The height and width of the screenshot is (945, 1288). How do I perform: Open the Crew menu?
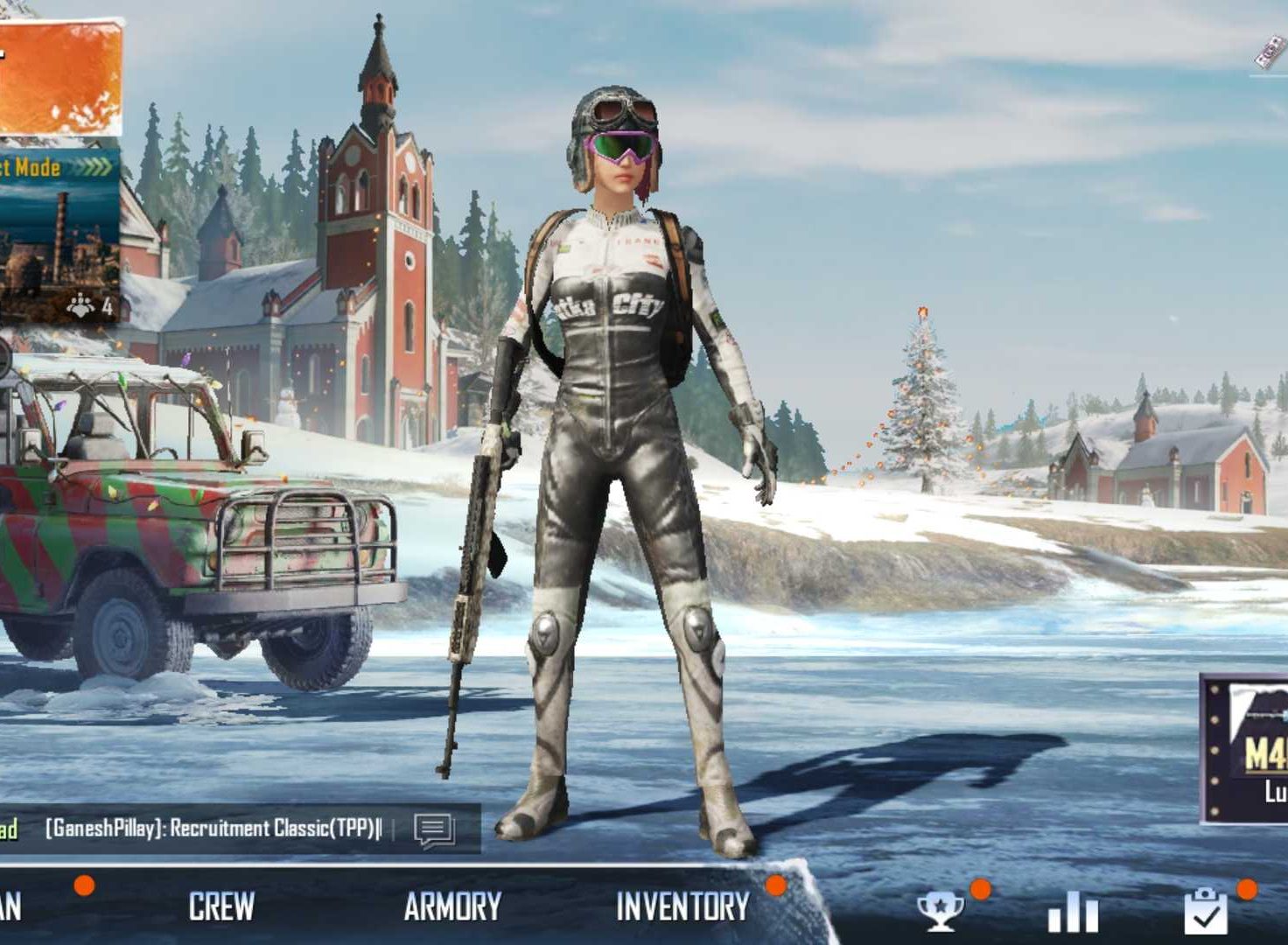[221, 906]
